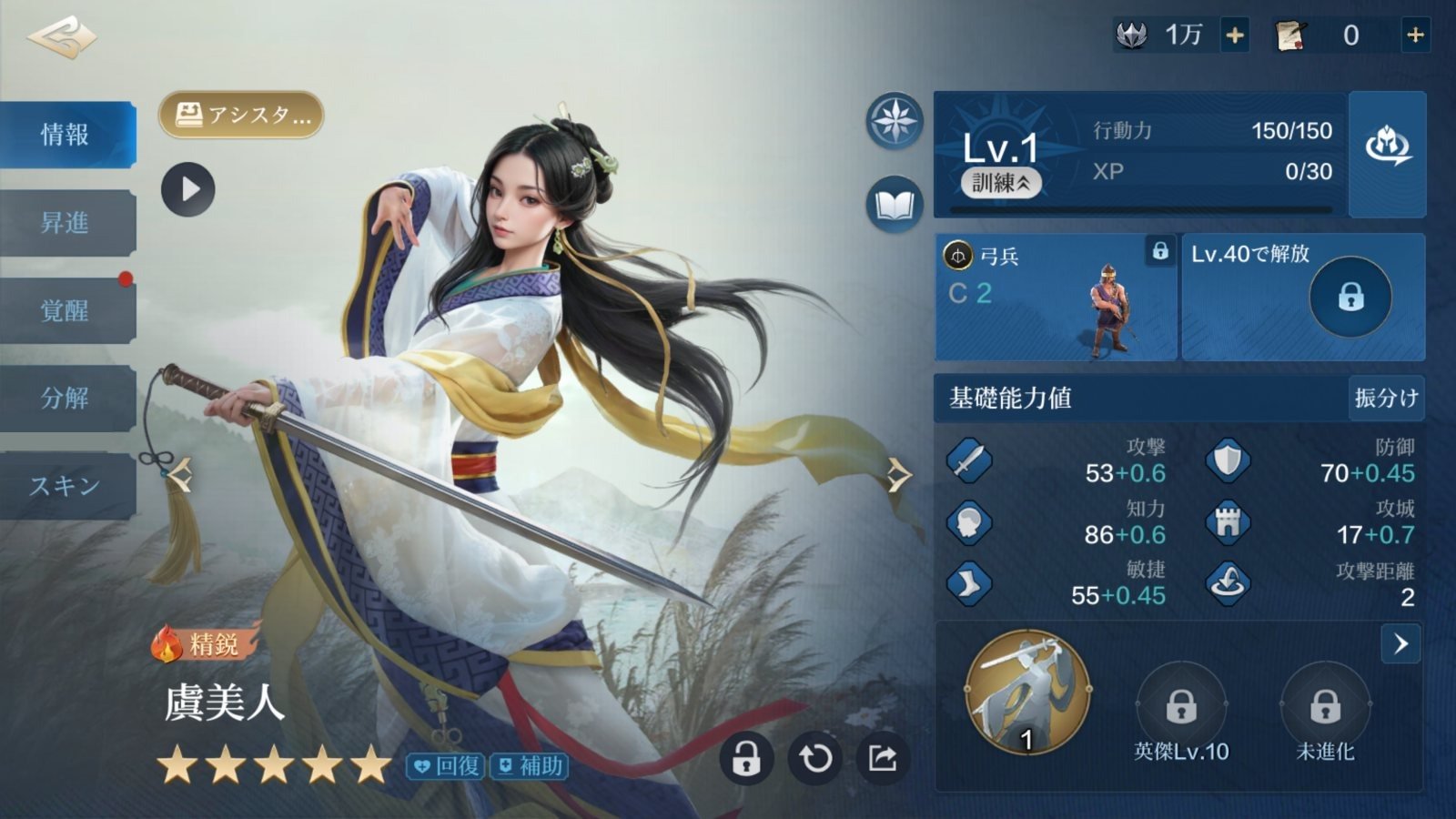The height and width of the screenshot is (819, 1456).
Task: Share the hero via share icon
Action: coord(882,758)
